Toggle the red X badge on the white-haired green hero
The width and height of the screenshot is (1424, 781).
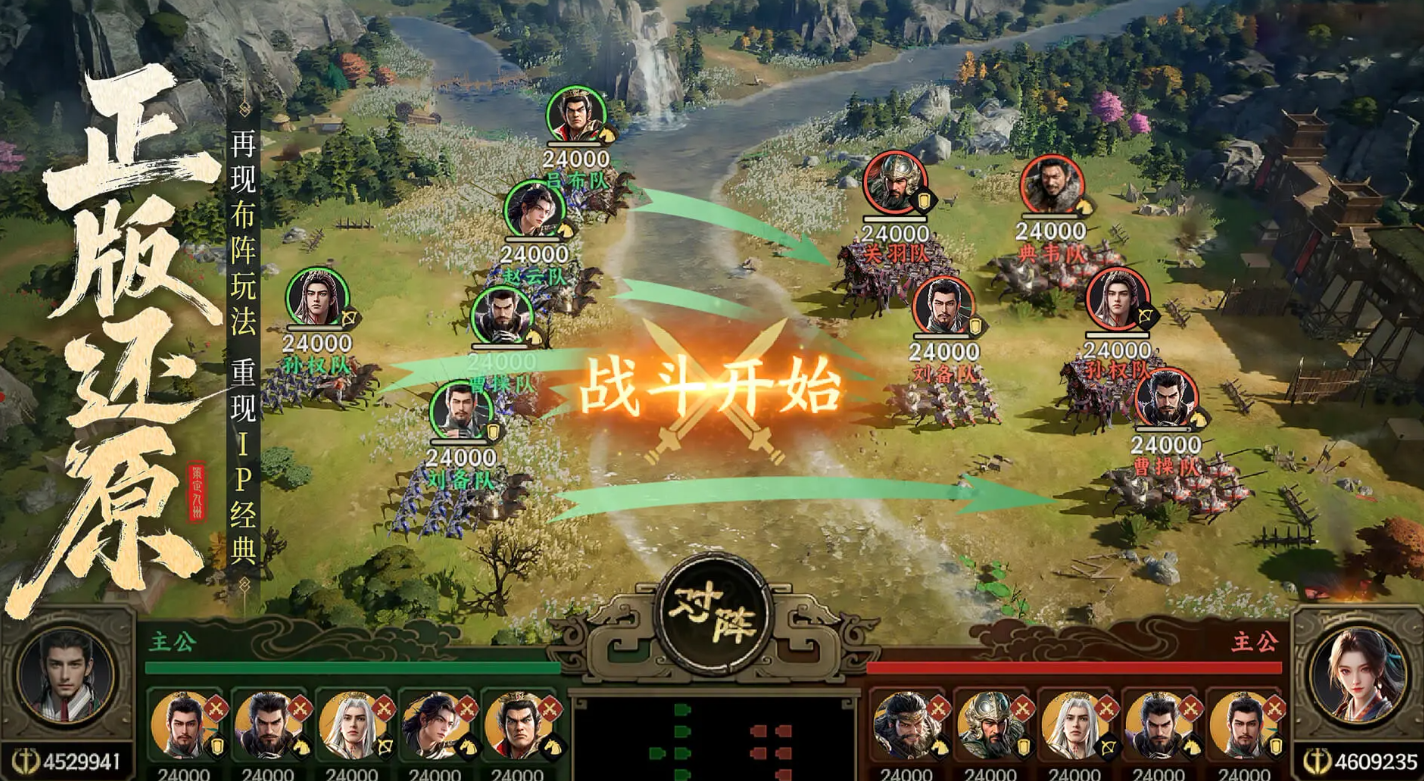383,706
